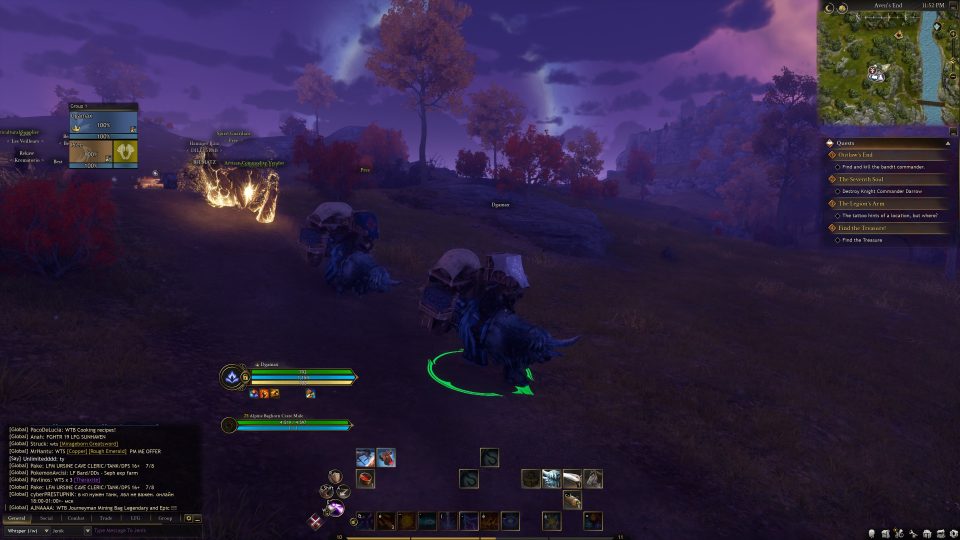This screenshot has width=960, height=540.
Task: Select The Seventh Soul quest entry
Action: point(866,179)
